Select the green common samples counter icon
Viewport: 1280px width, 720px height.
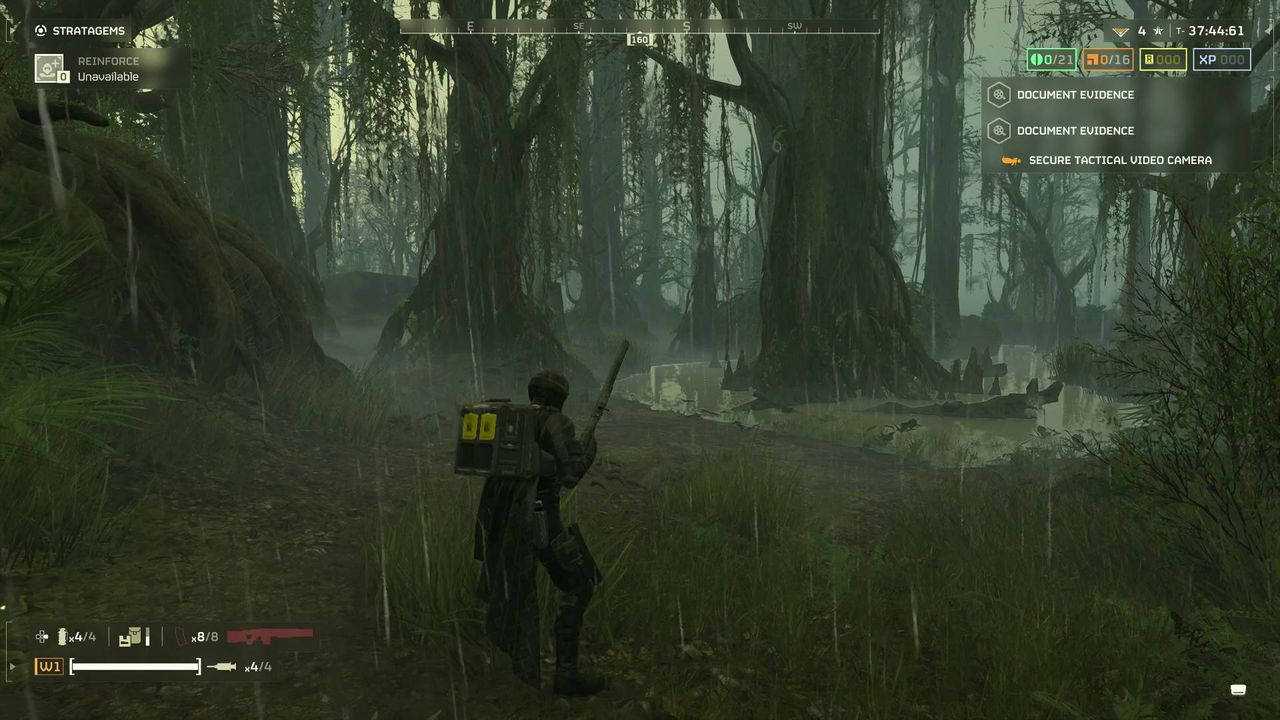(x=1037, y=59)
